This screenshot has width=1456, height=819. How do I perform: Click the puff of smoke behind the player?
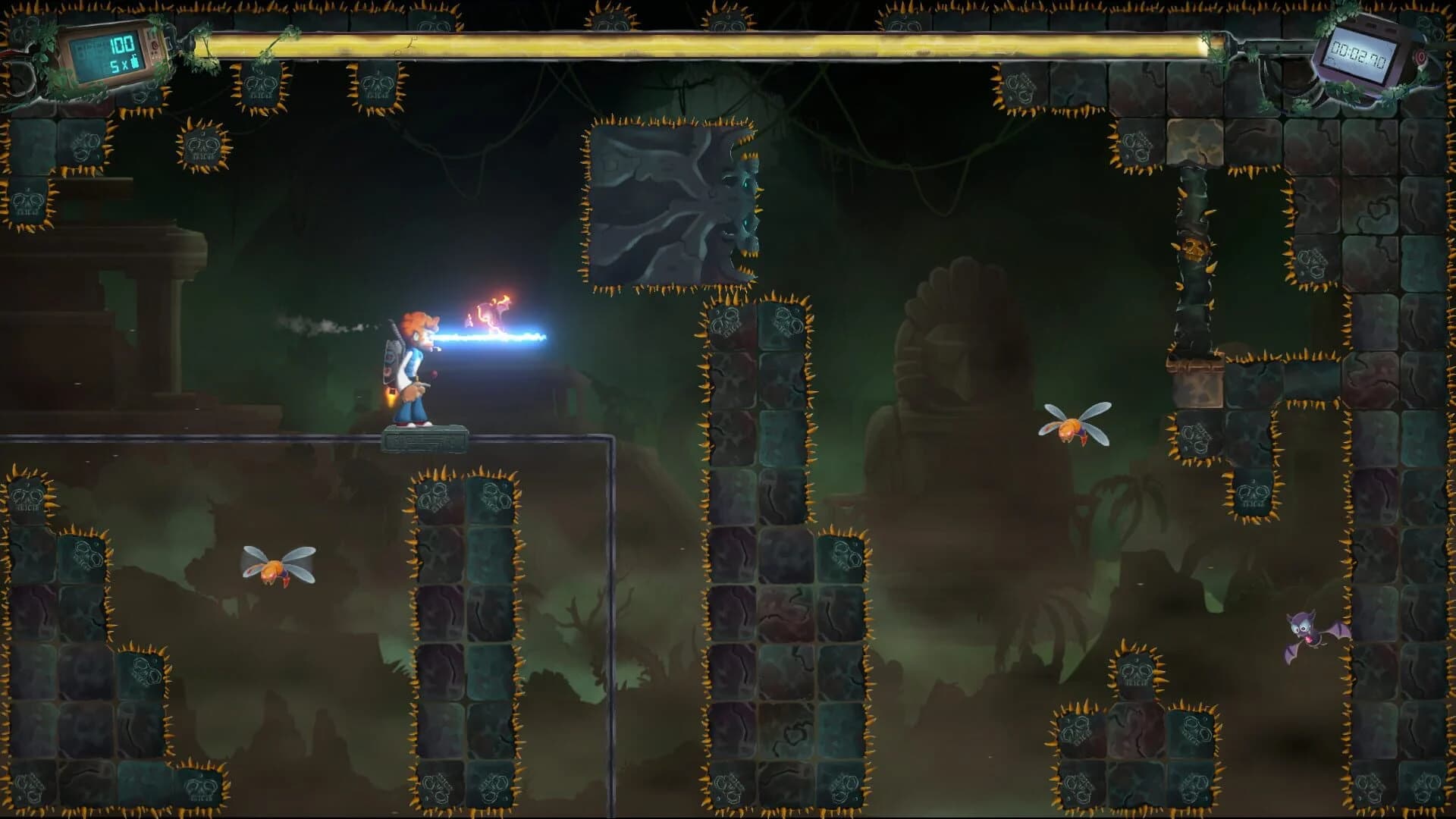[322, 328]
